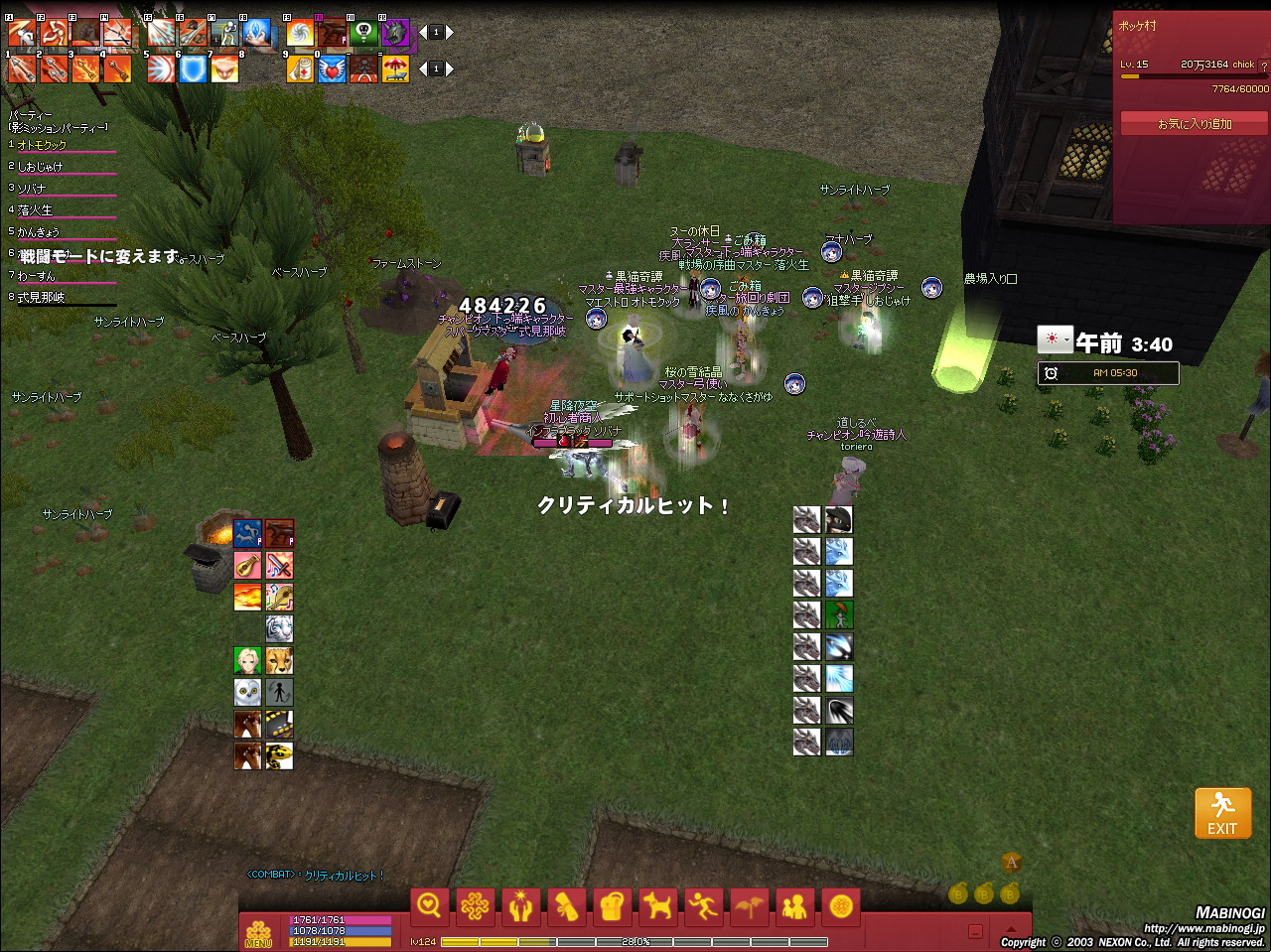The height and width of the screenshot is (952, 1271).
Task: Open the main MENU button
Action: coord(258,932)
